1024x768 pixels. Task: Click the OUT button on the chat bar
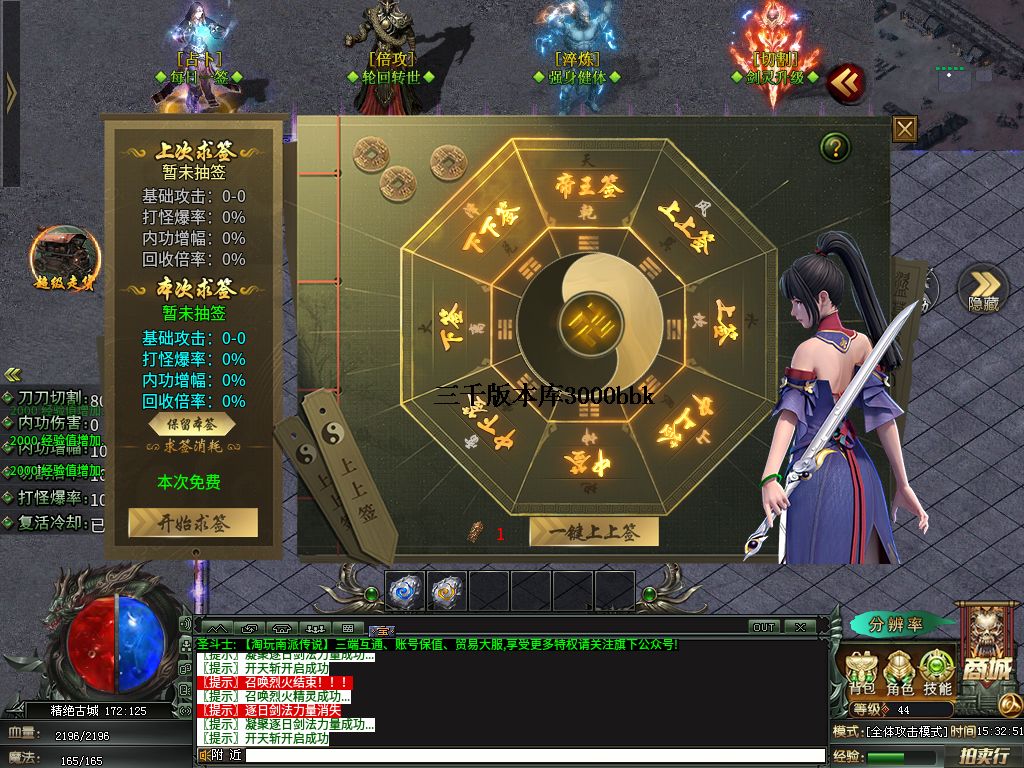click(x=764, y=627)
